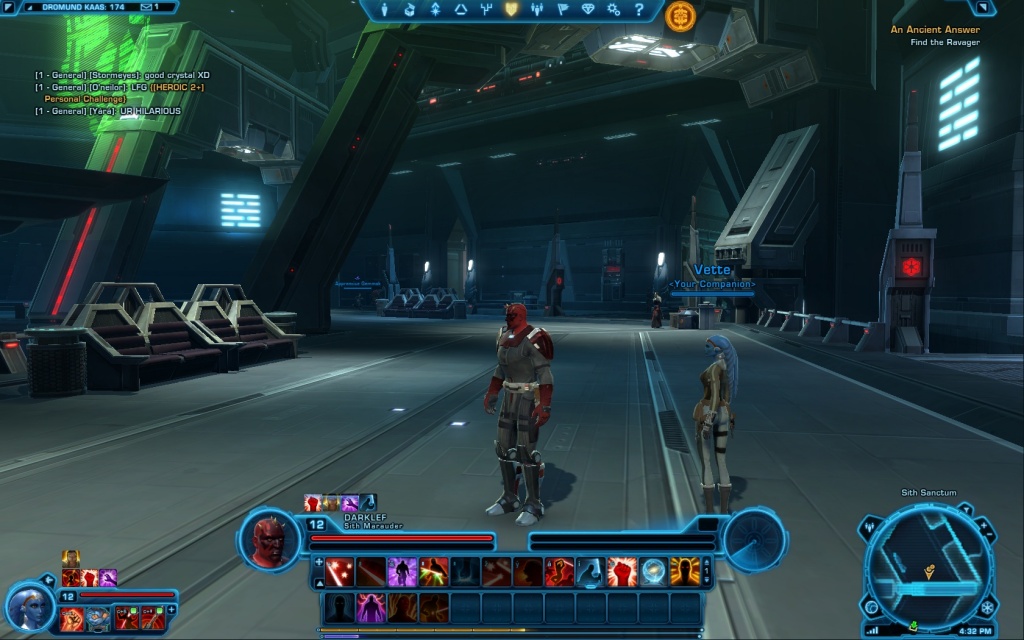Select the DARKLEF player portrait
The image size is (1024, 640).
point(269,541)
